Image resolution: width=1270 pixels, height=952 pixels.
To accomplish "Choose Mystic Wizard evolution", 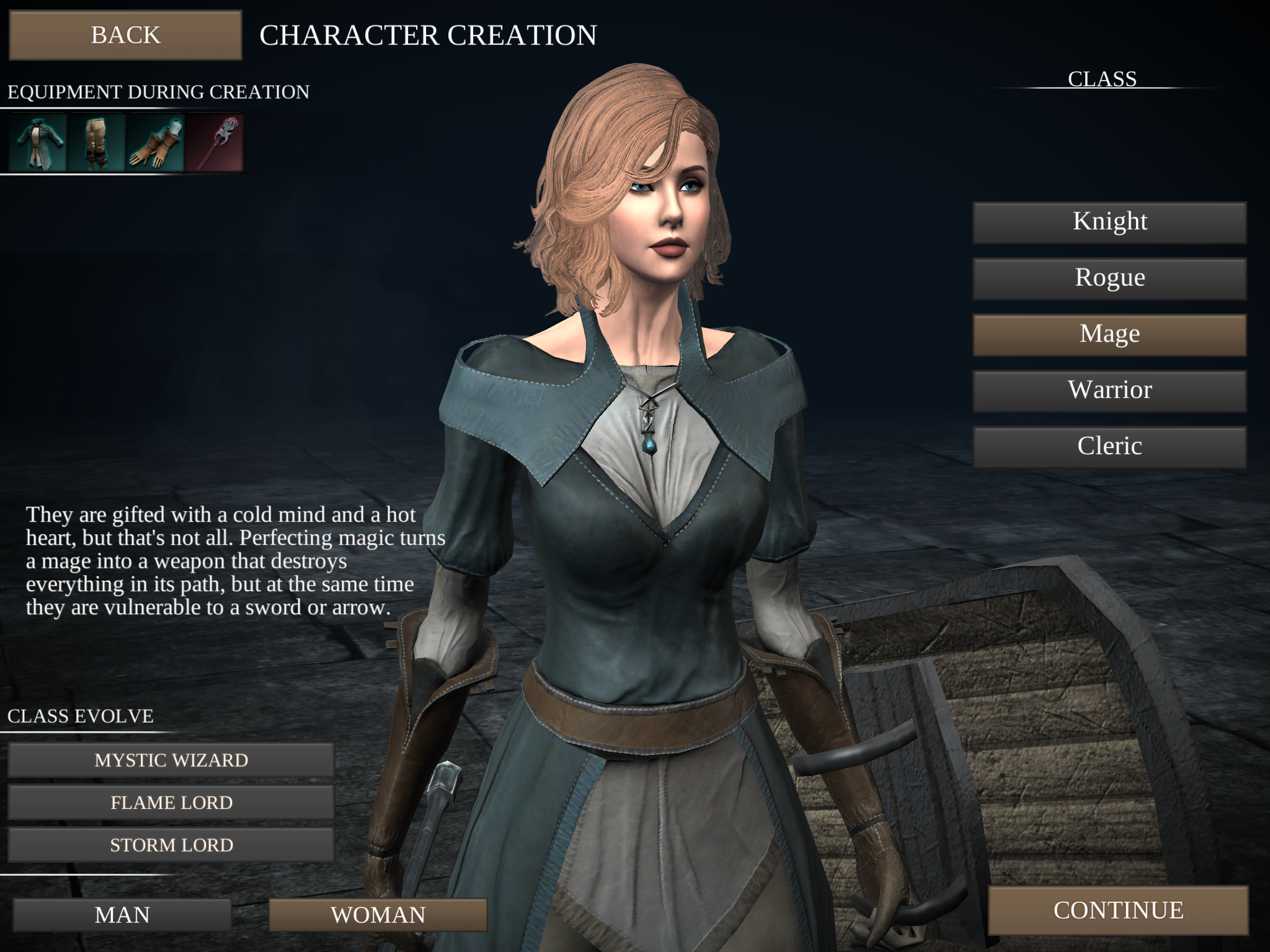I will pyautogui.click(x=172, y=759).
